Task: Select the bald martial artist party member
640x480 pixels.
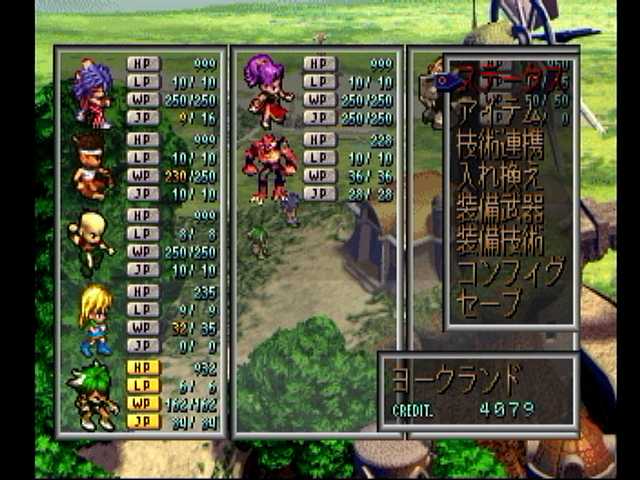Action: [90, 242]
